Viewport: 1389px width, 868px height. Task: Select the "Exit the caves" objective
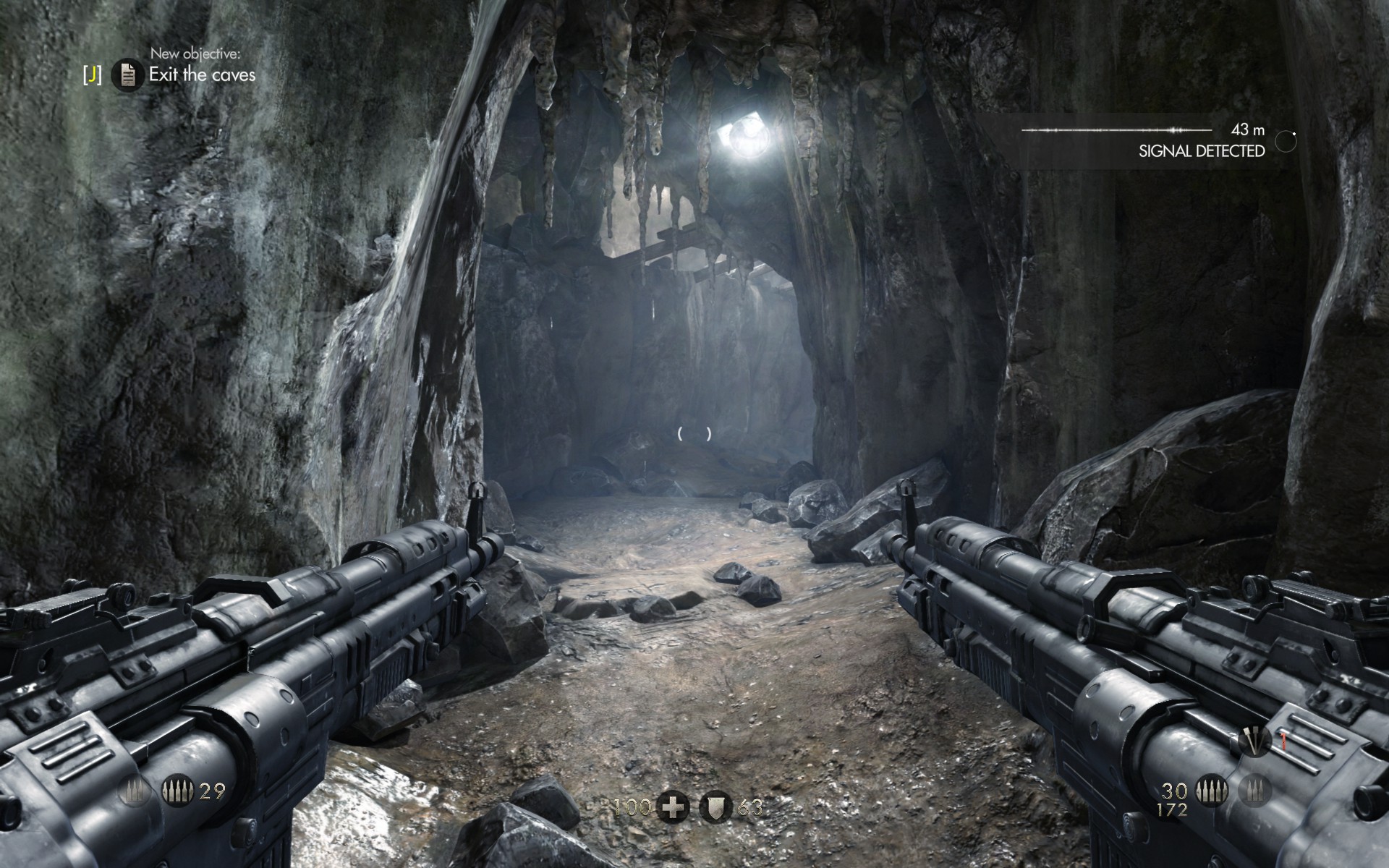(202, 75)
